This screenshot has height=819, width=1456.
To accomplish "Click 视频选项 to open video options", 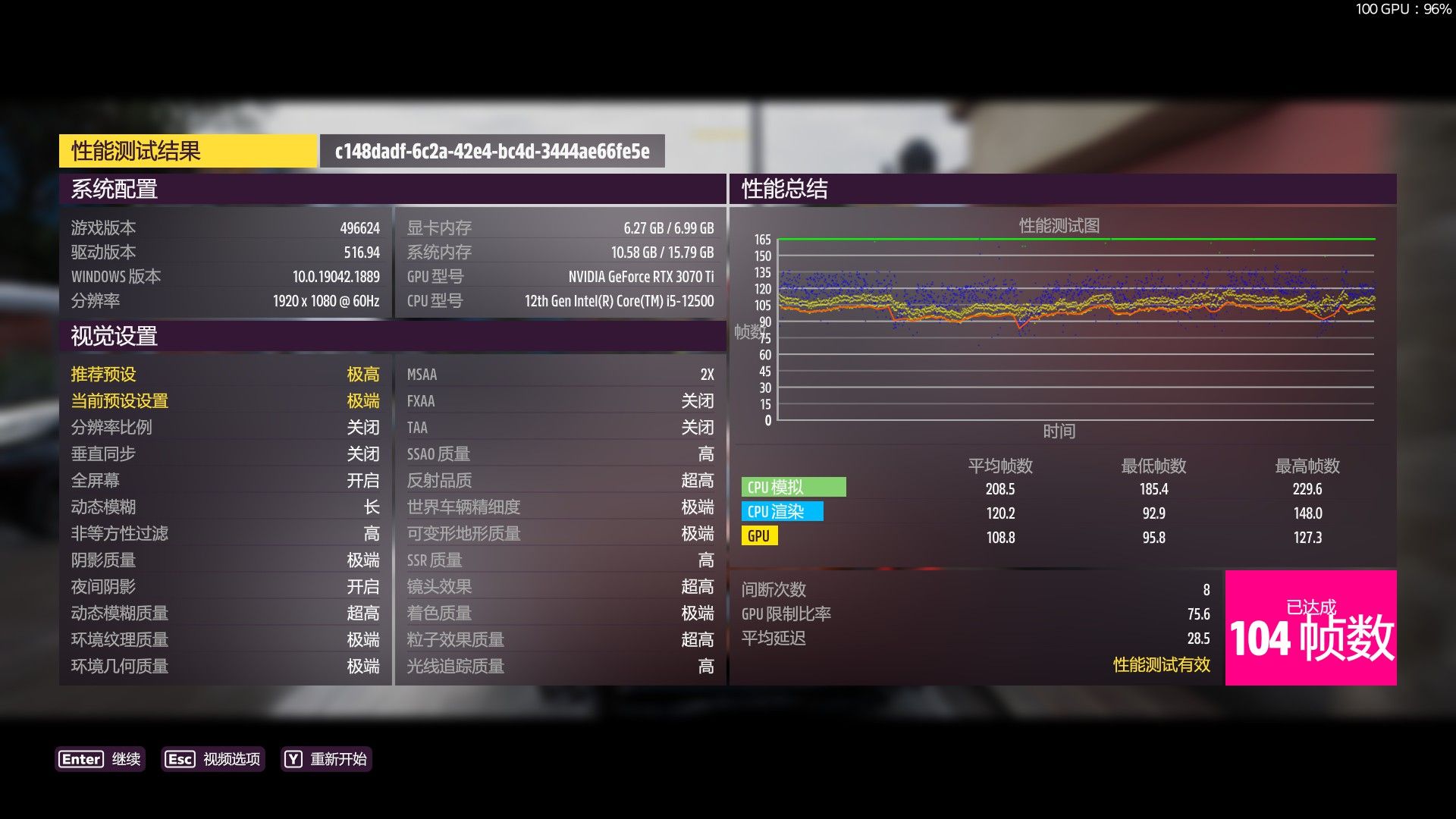I will point(231,759).
